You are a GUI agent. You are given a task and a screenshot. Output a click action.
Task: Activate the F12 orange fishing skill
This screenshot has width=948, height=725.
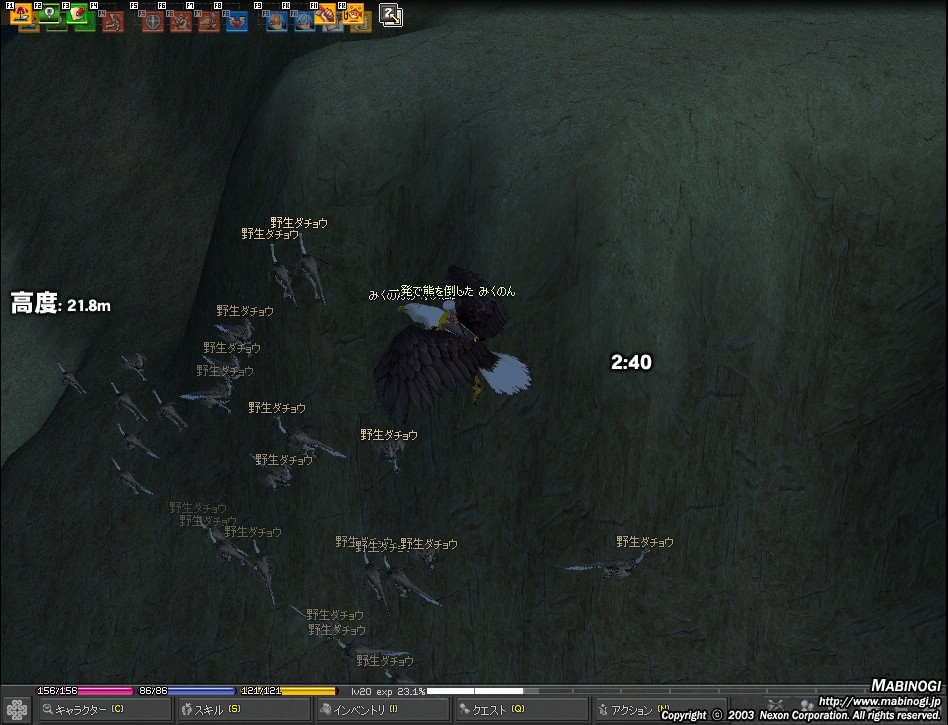click(x=359, y=17)
